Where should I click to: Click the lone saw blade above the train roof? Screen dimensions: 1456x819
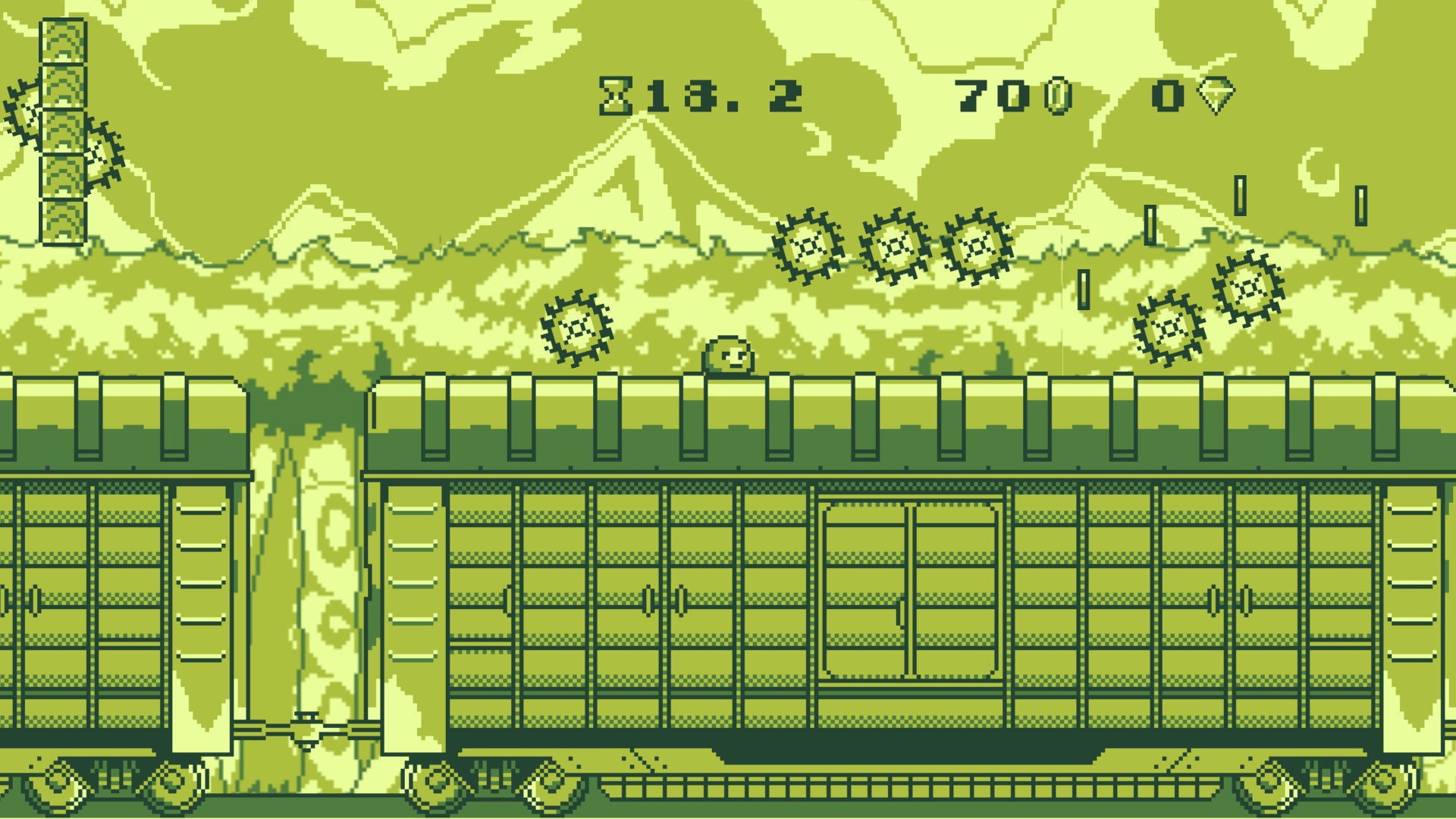point(578,328)
